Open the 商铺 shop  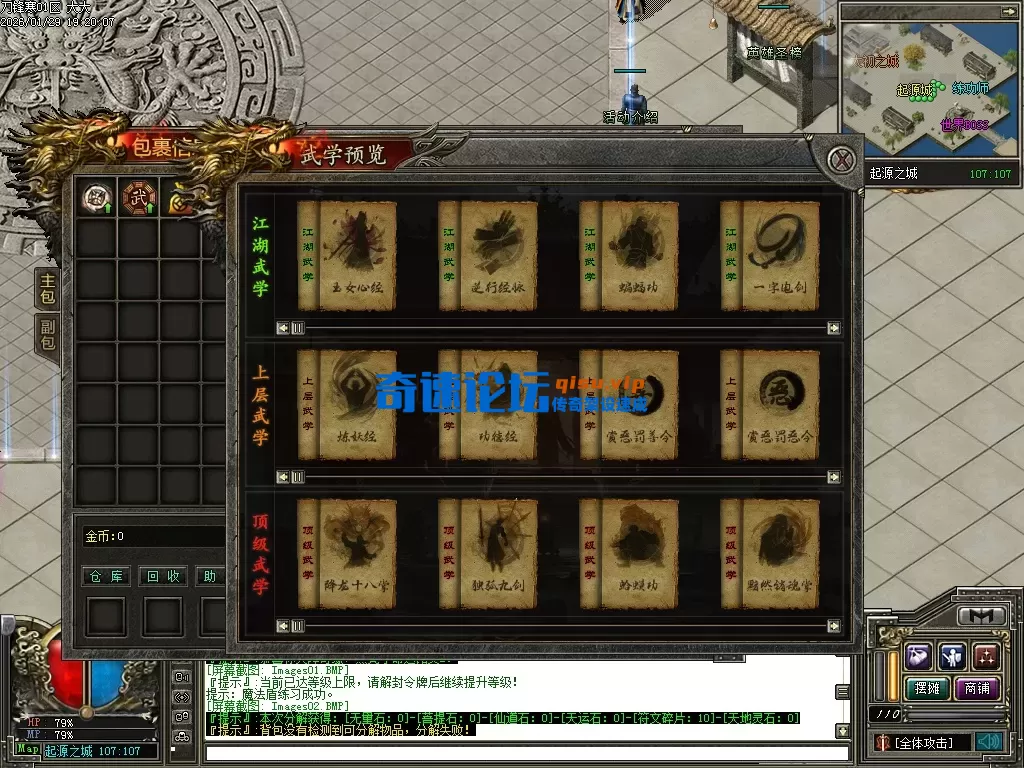point(976,688)
